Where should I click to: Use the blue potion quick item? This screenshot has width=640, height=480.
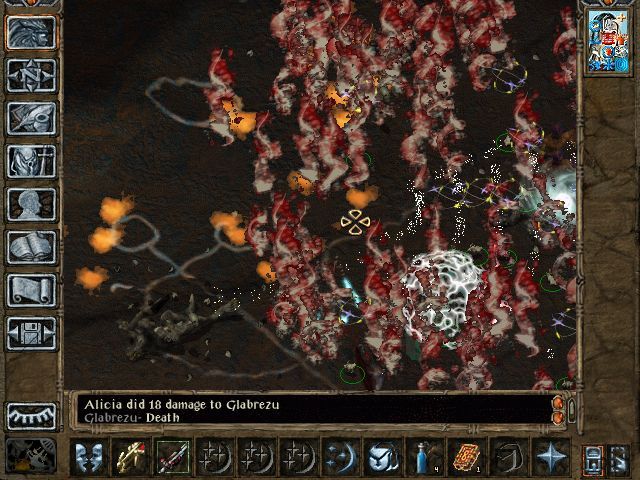click(x=426, y=457)
